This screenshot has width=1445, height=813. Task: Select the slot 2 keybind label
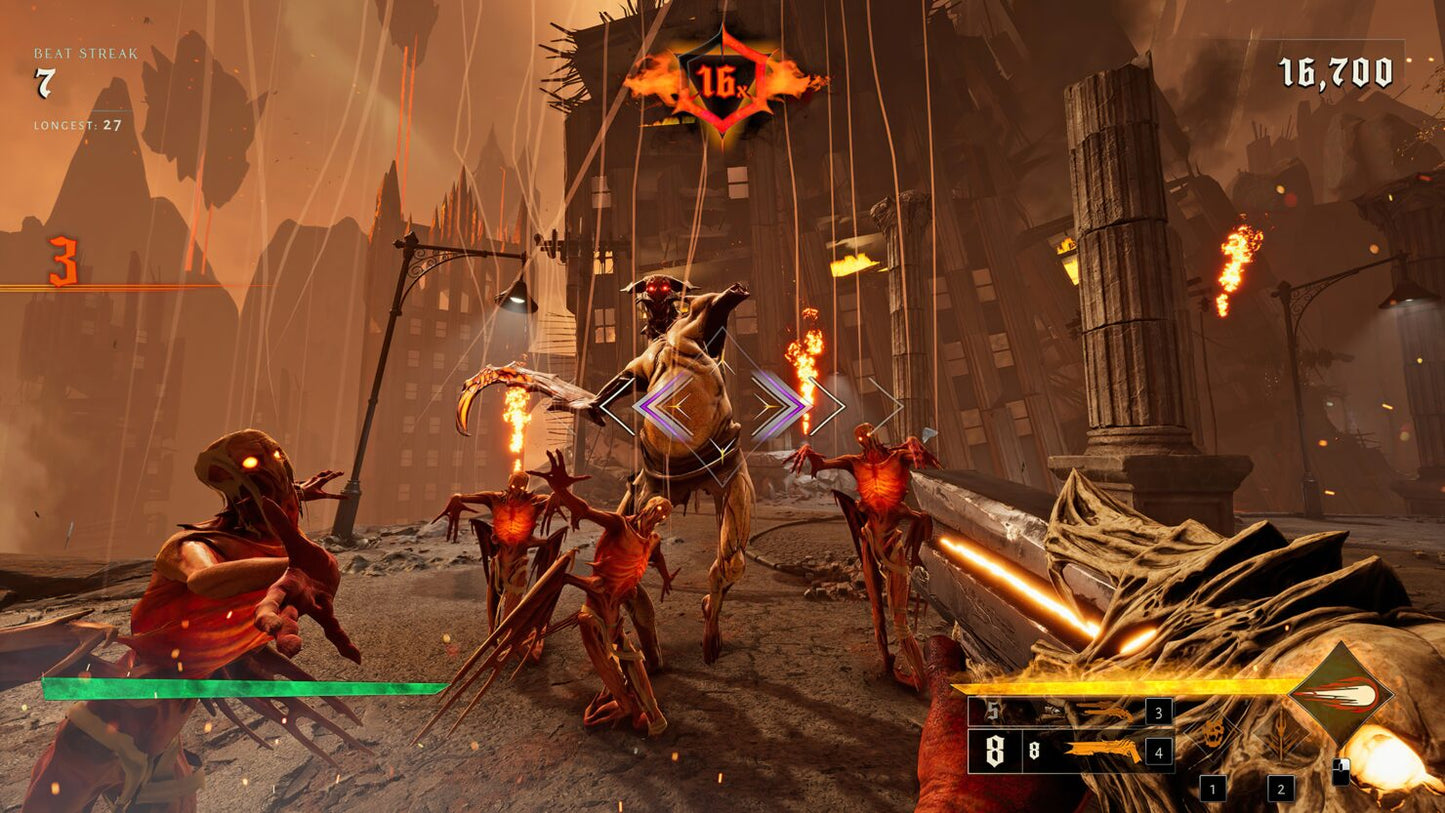click(1280, 789)
